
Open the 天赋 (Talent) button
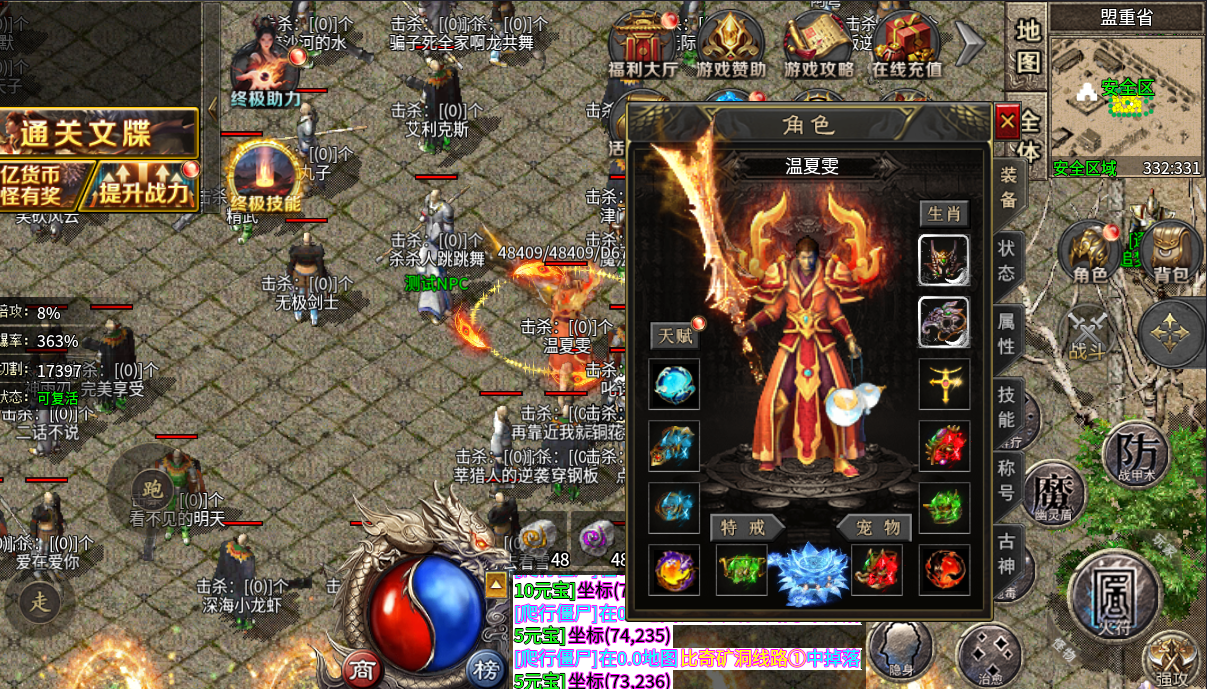pos(673,335)
